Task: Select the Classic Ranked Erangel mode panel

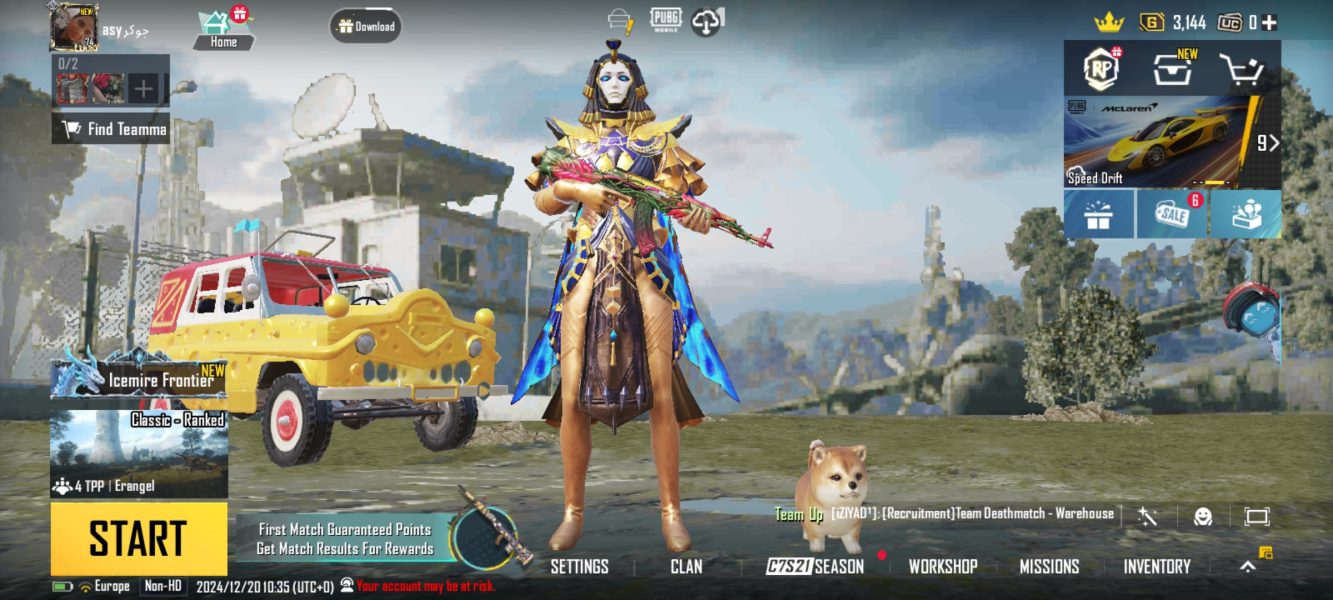Action: coord(139,454)
